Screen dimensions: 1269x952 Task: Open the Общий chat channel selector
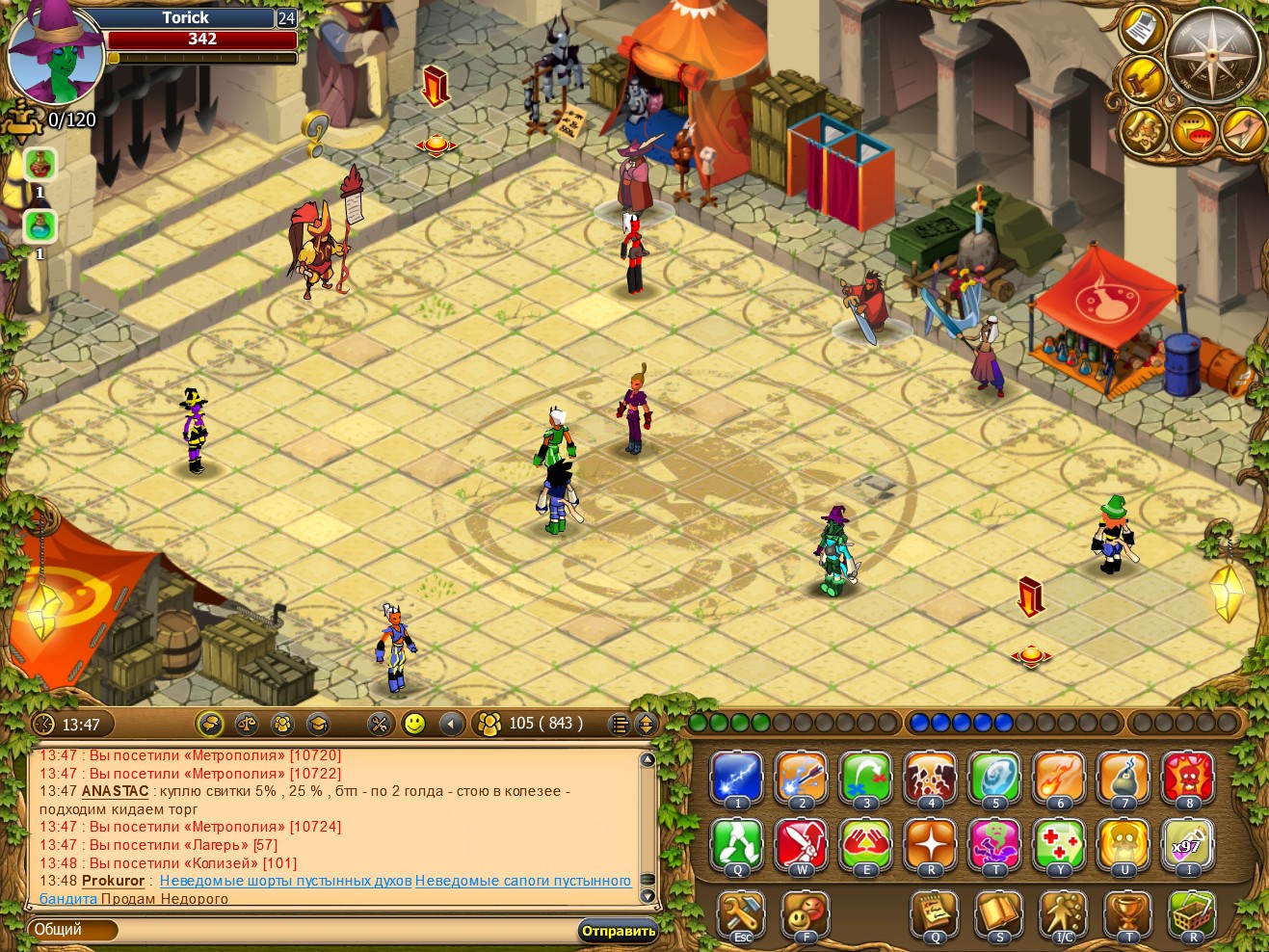[x=72, y=930]
